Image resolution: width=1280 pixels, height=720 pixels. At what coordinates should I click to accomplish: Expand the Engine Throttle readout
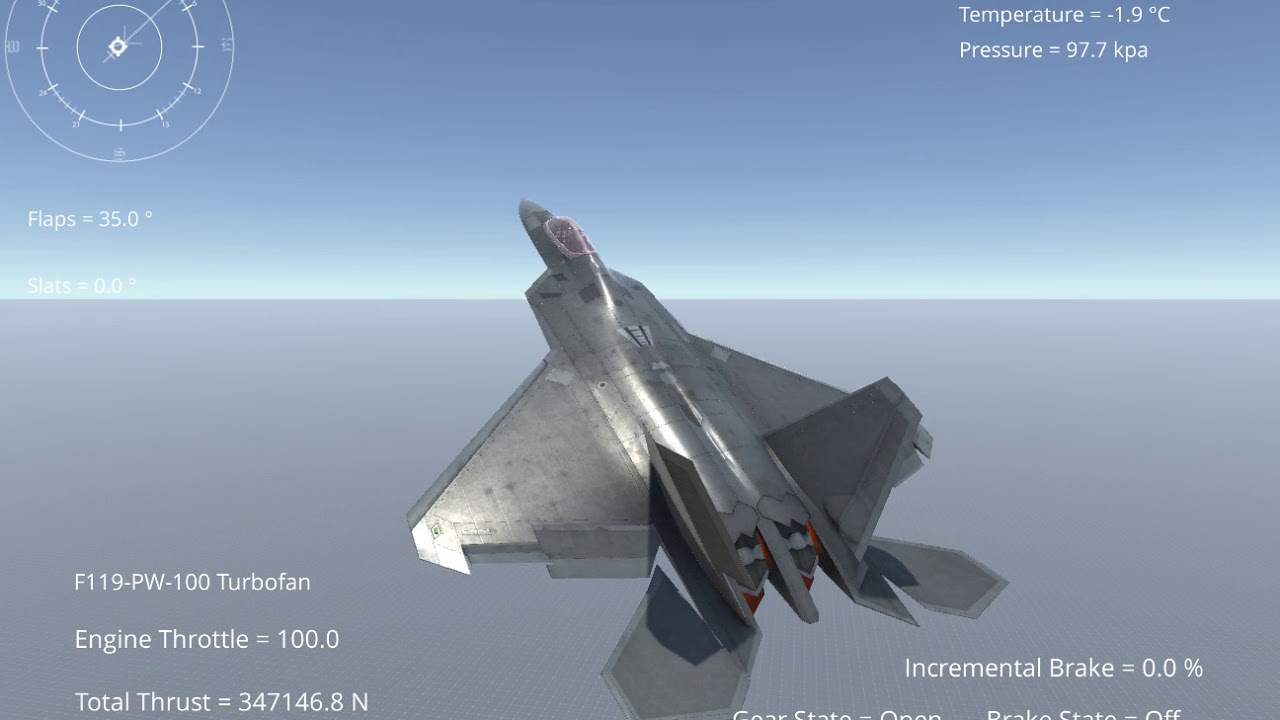click(x=207, y=639)
